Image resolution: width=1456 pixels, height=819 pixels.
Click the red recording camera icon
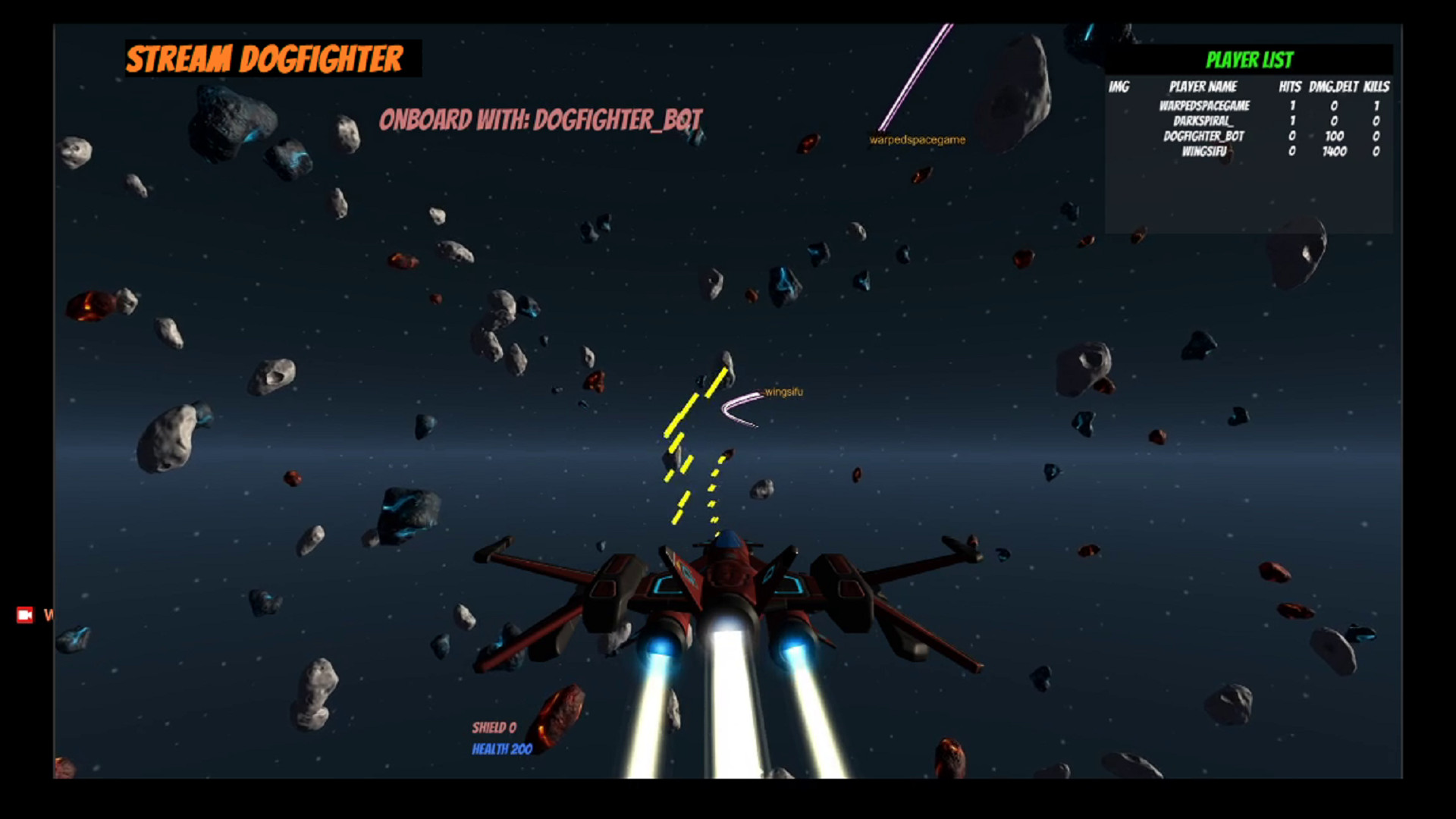click(x=25, y=614)
